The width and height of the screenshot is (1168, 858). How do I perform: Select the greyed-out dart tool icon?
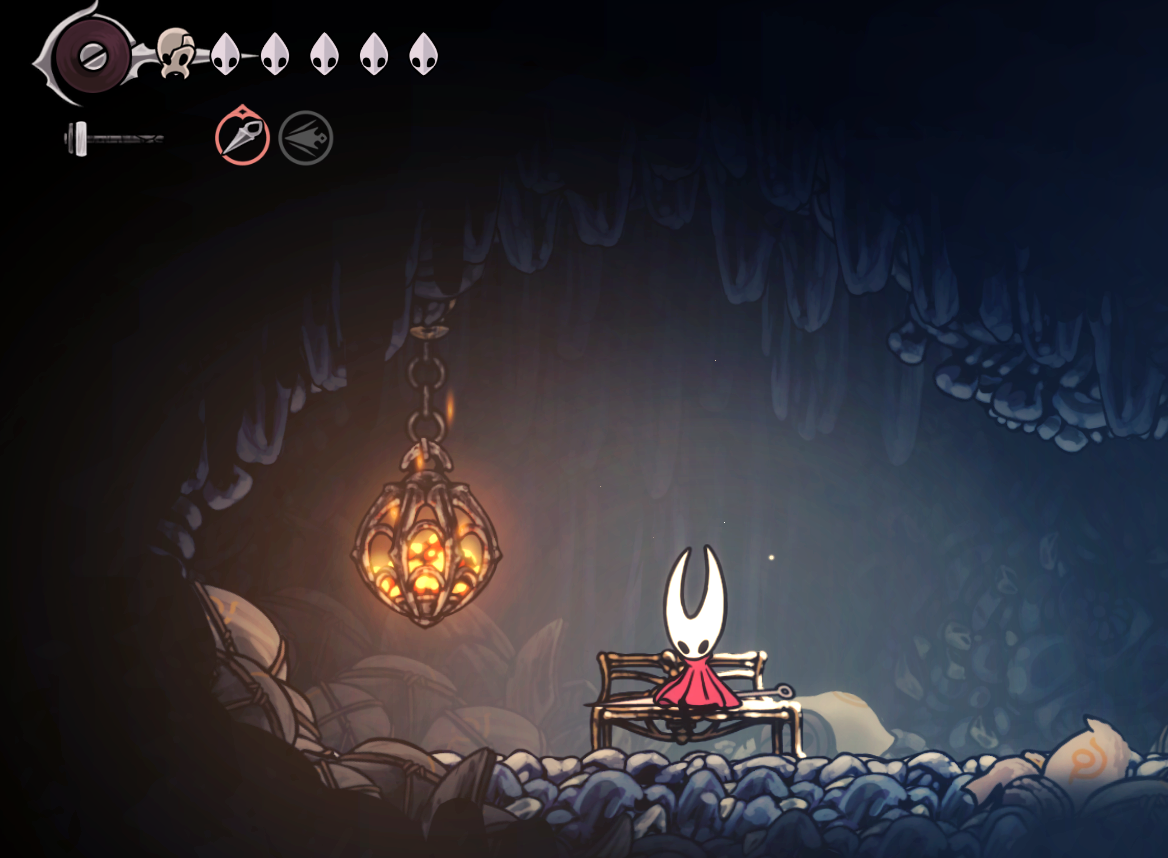[306, 138]
